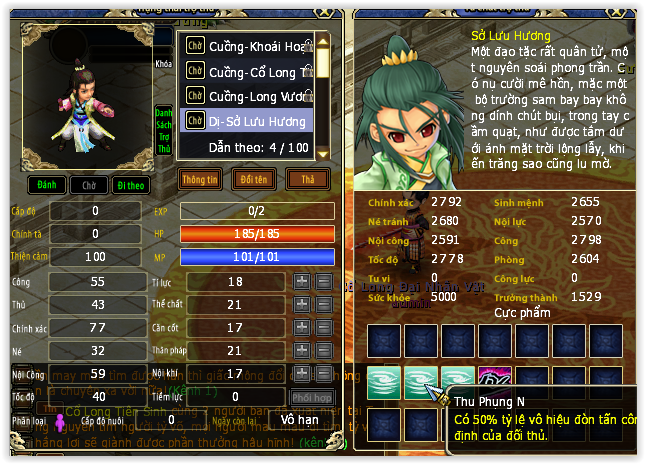The width and height of the screenshot is (645, 464).
Task: Close the helper status window
Action: [x=323, y=12]
